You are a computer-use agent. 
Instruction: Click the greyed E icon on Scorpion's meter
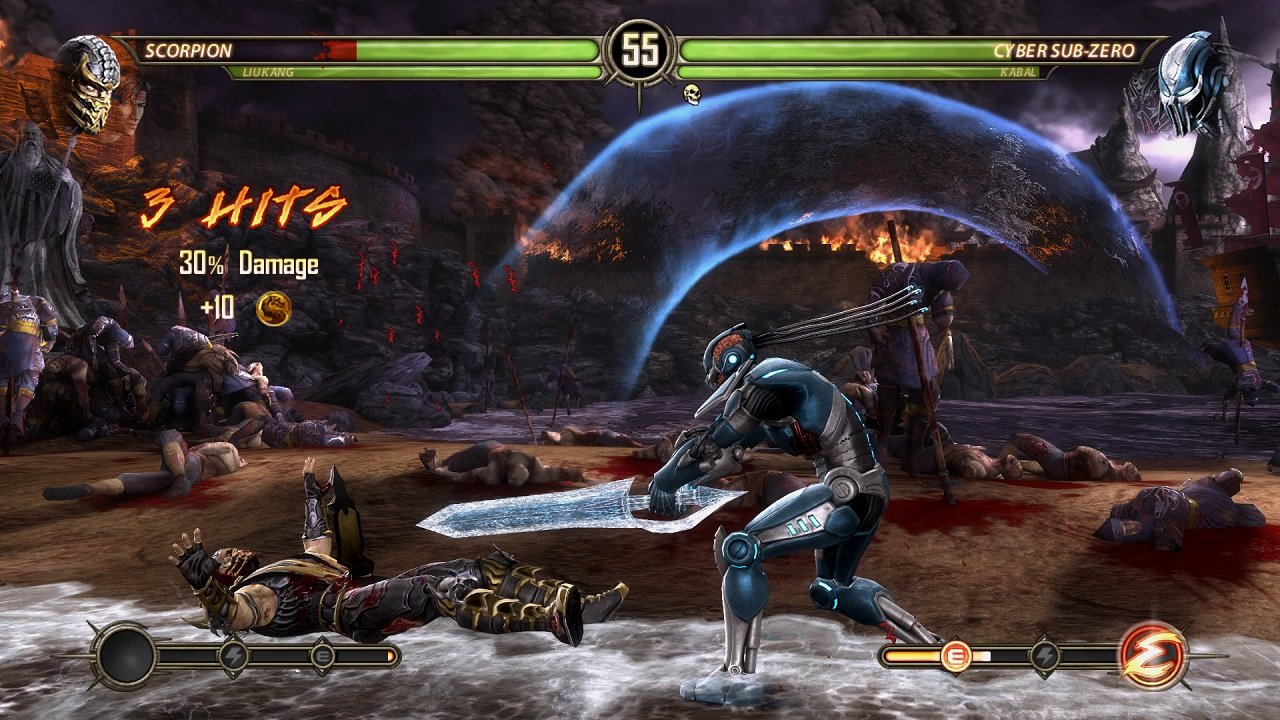pyautogui.click(x=323, y=655)
